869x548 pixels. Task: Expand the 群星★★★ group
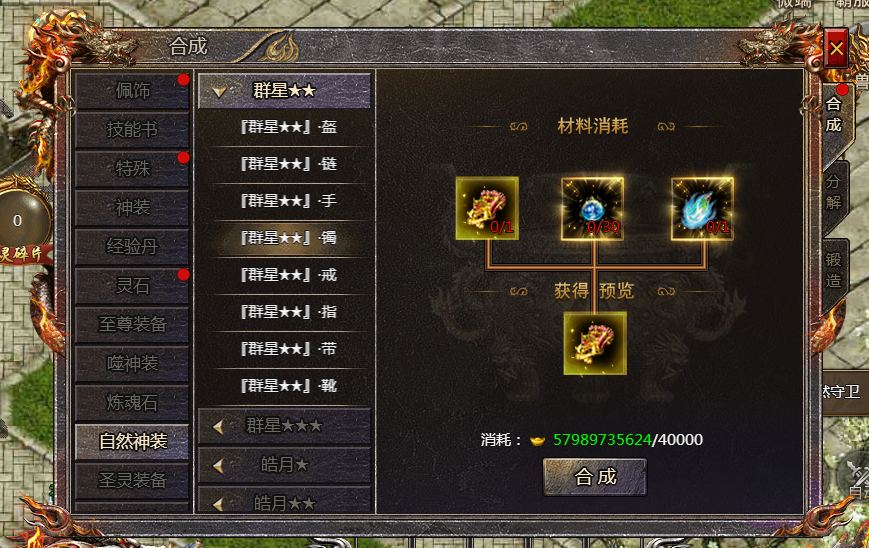(x=284, y=426)
